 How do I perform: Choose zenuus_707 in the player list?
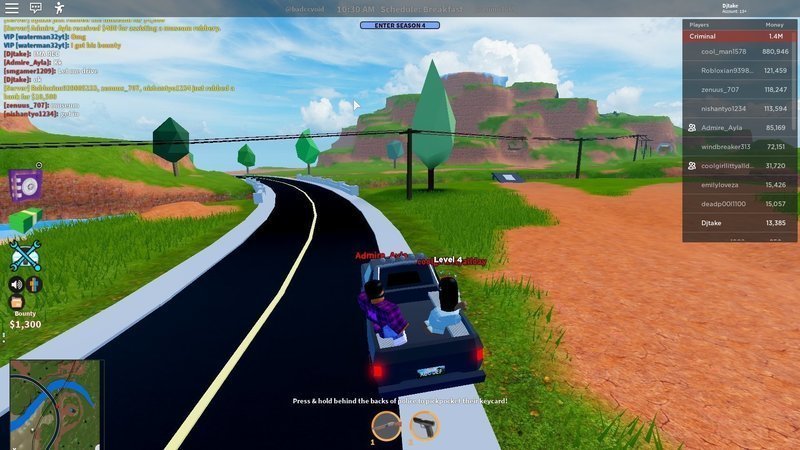click(x=739, y=89)
